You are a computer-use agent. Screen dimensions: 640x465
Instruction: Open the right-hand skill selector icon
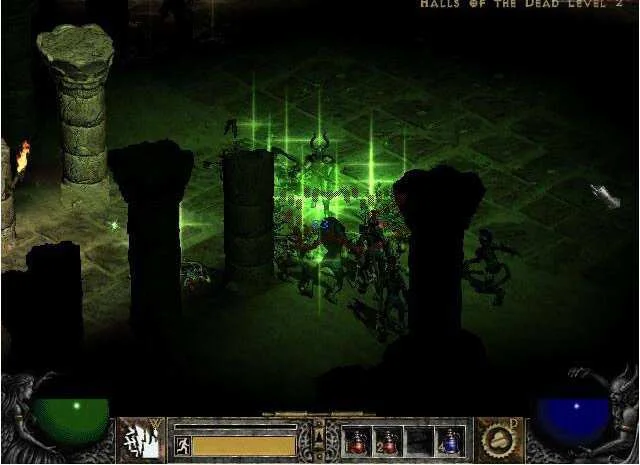tap(498, 440)
